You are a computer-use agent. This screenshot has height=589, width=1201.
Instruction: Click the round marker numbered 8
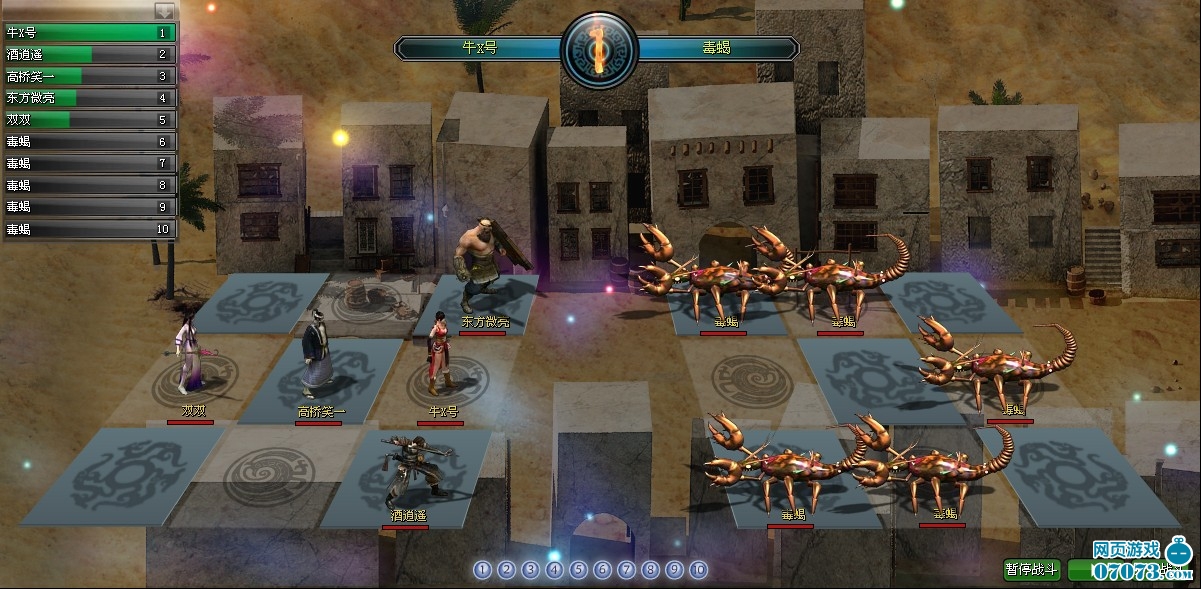pyautogui.click(x=651, y=570)
